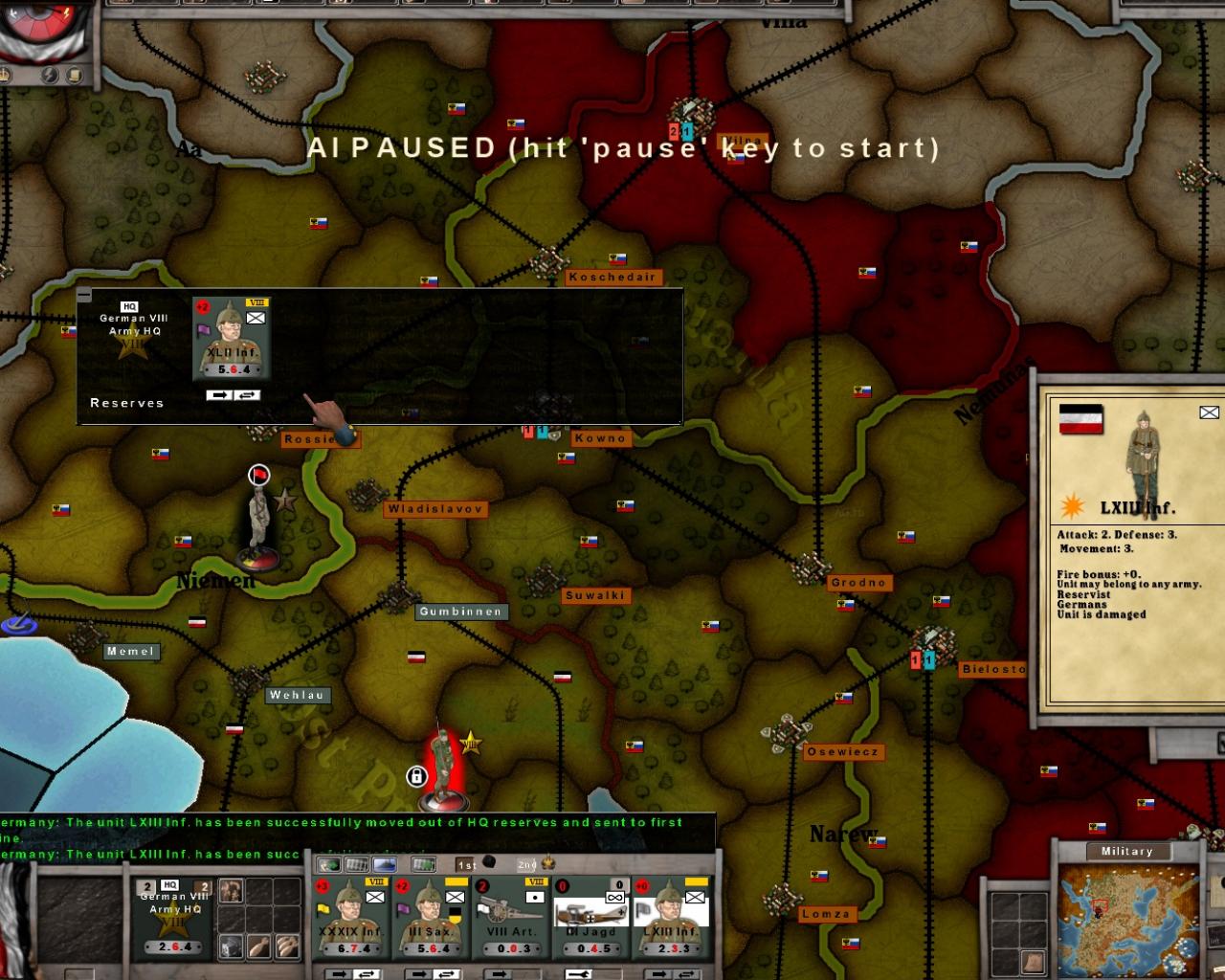1225x980 pixels.
Task: Select the blue terrain view icon above the unit bar
Action: (x=386, y=864)
